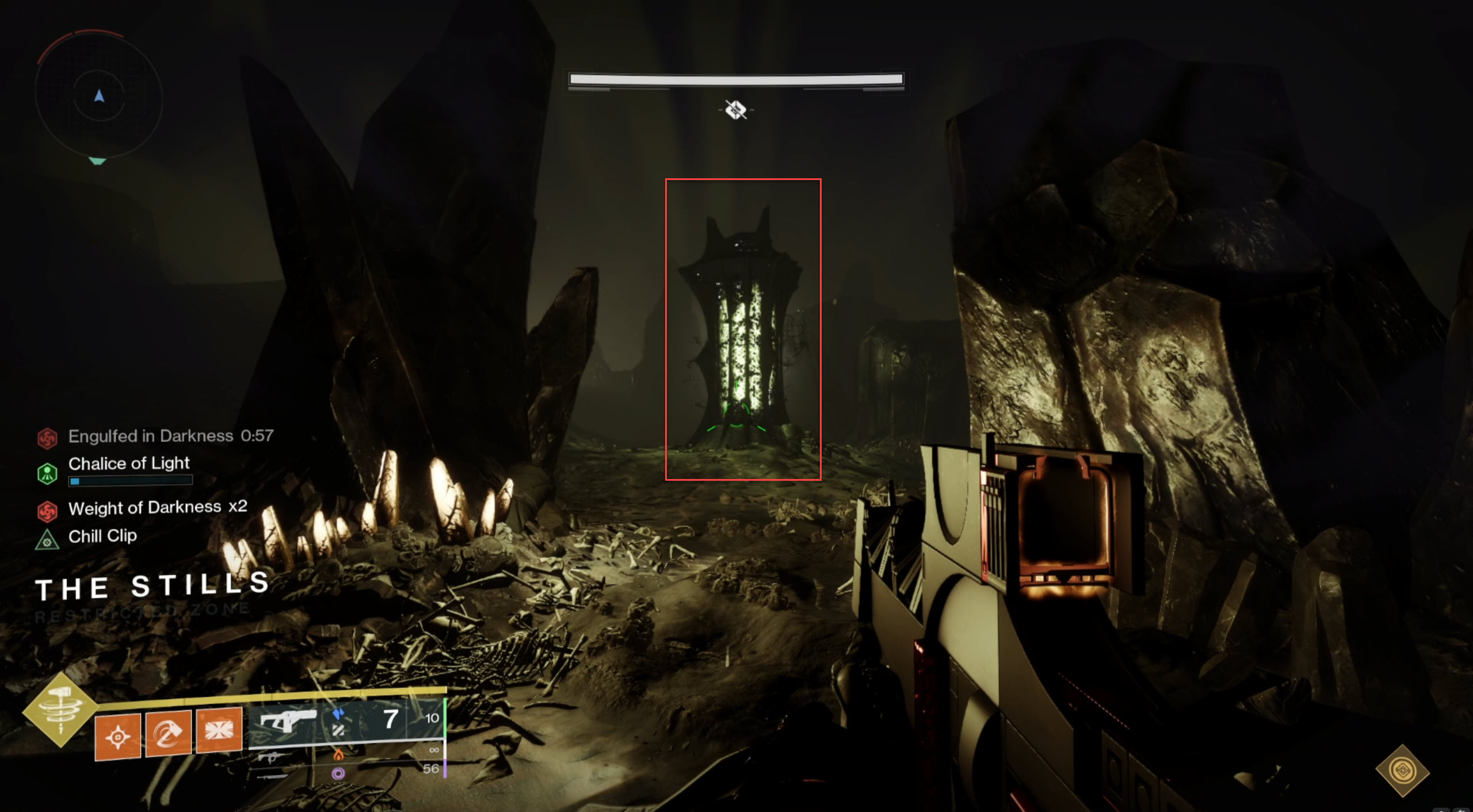The width and height of the screenshot is (1473, 812).
Task: Activate the hammer Super ability diamond
Action: (60, 709)
